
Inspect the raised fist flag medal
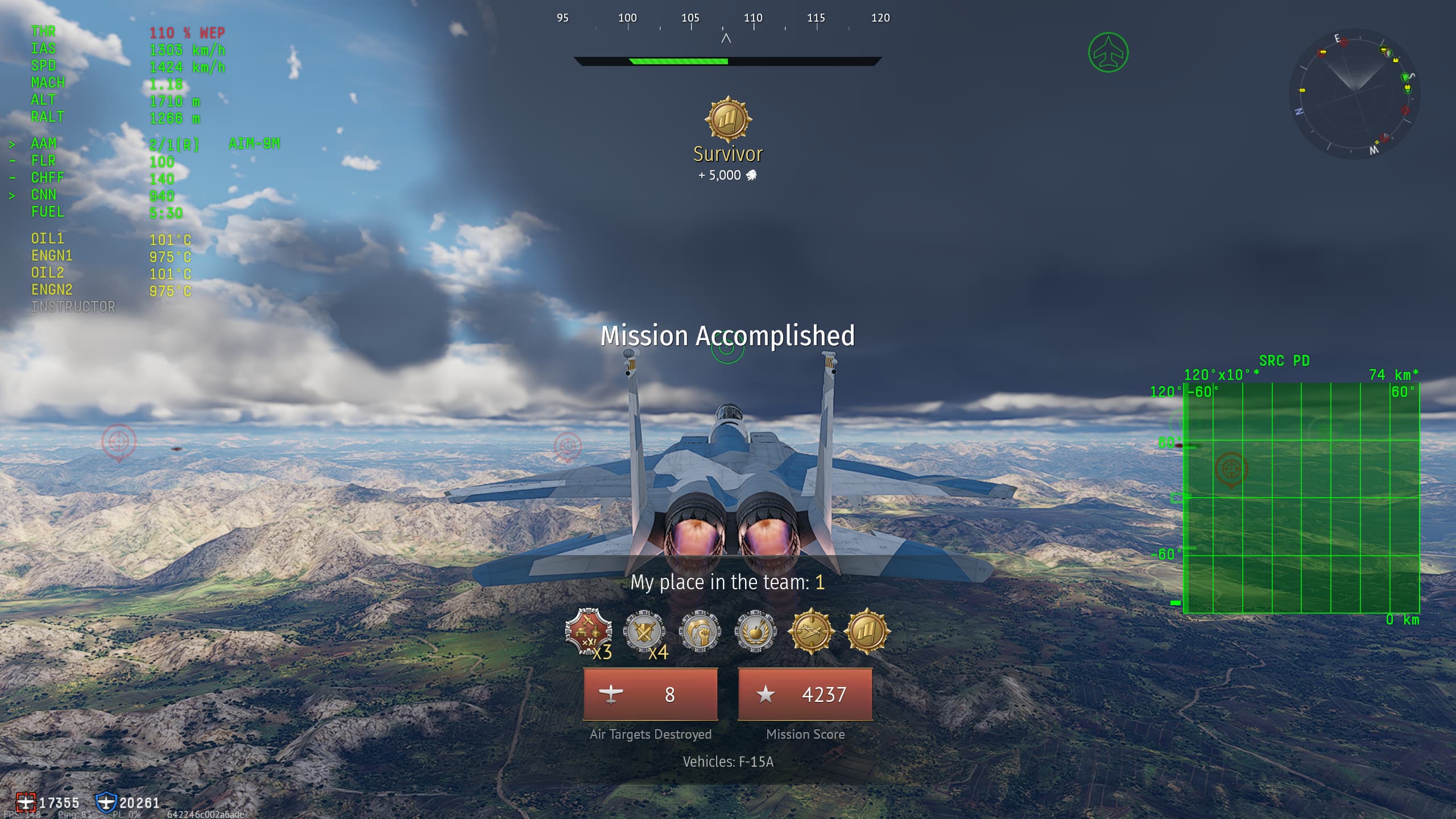click(x=700, y=631)
